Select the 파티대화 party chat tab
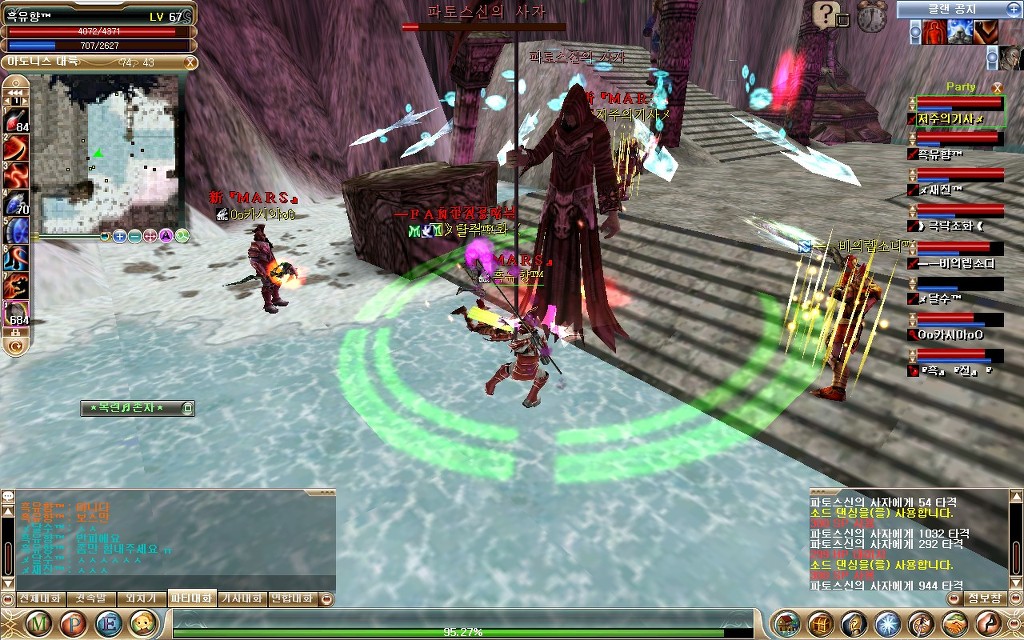Screen dimensions: 1024x640 tap(191, 598)
